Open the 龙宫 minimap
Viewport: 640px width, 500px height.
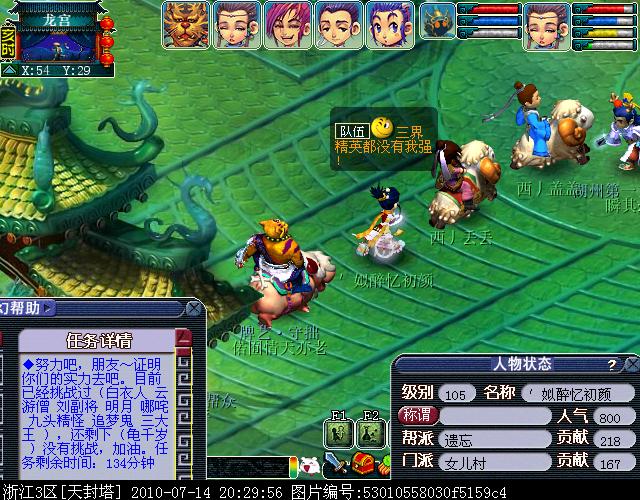click(58, 42)
